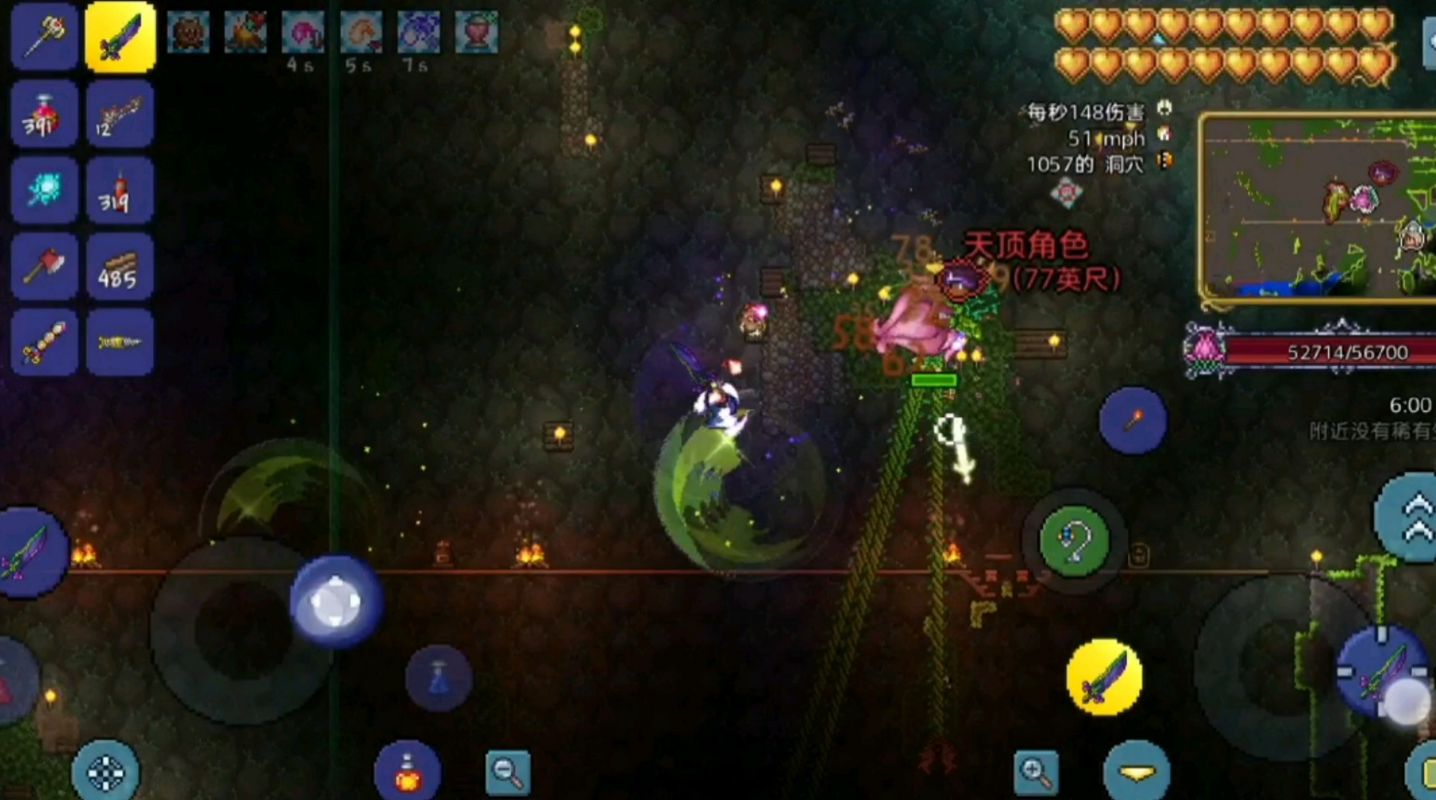
Task: Use the quick heal red potion button
Action: [x=407, y=773]
